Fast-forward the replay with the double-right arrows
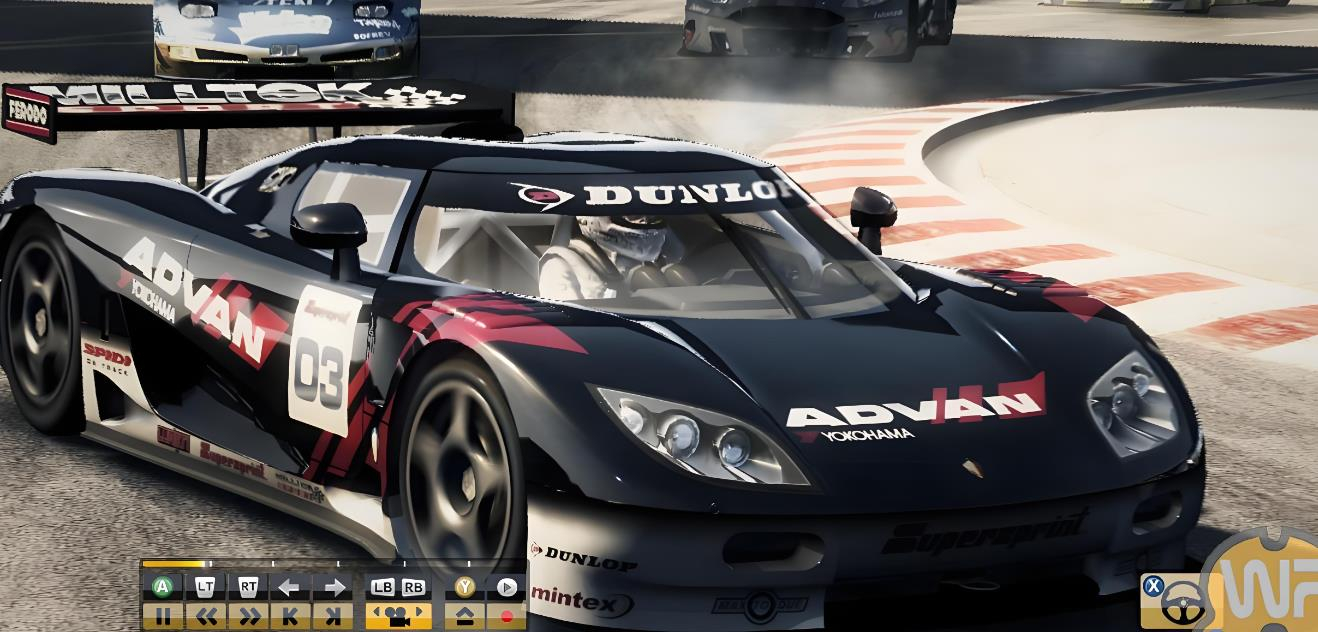 pos(249,616)
